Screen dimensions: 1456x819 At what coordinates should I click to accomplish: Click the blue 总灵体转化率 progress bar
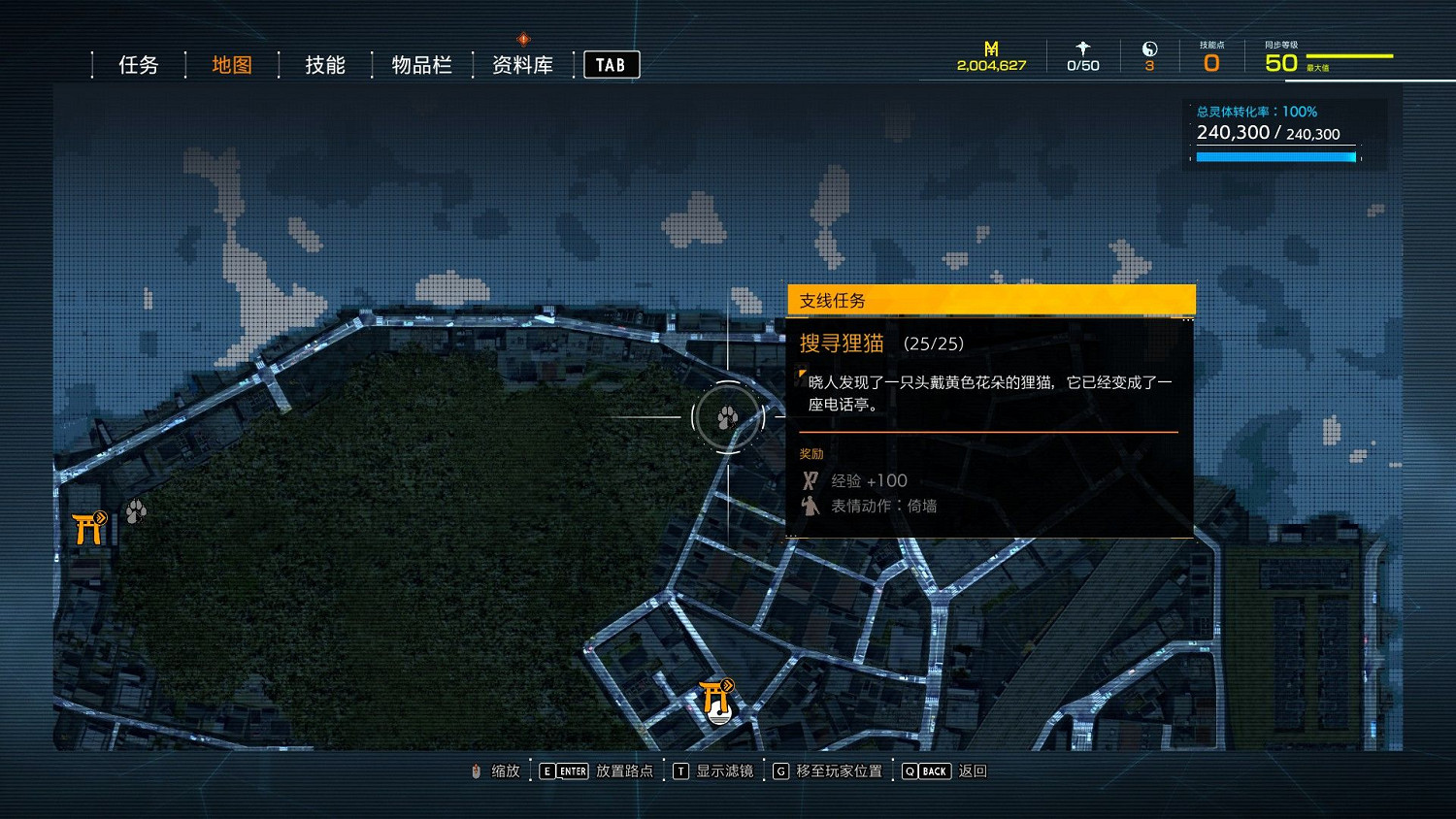[x=1274, y=155]
